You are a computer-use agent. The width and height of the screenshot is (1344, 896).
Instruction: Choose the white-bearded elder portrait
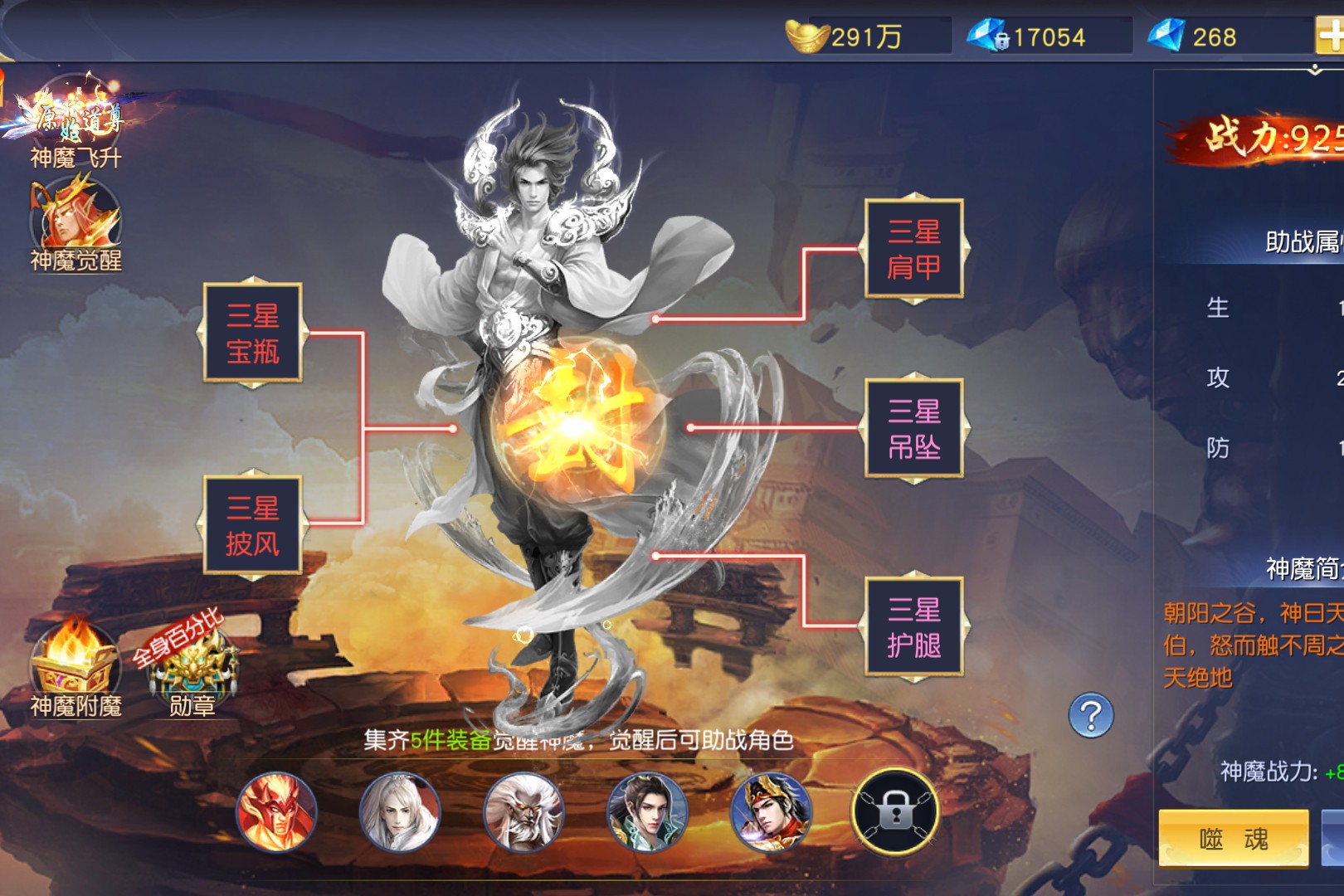click(x=523, y=812)
